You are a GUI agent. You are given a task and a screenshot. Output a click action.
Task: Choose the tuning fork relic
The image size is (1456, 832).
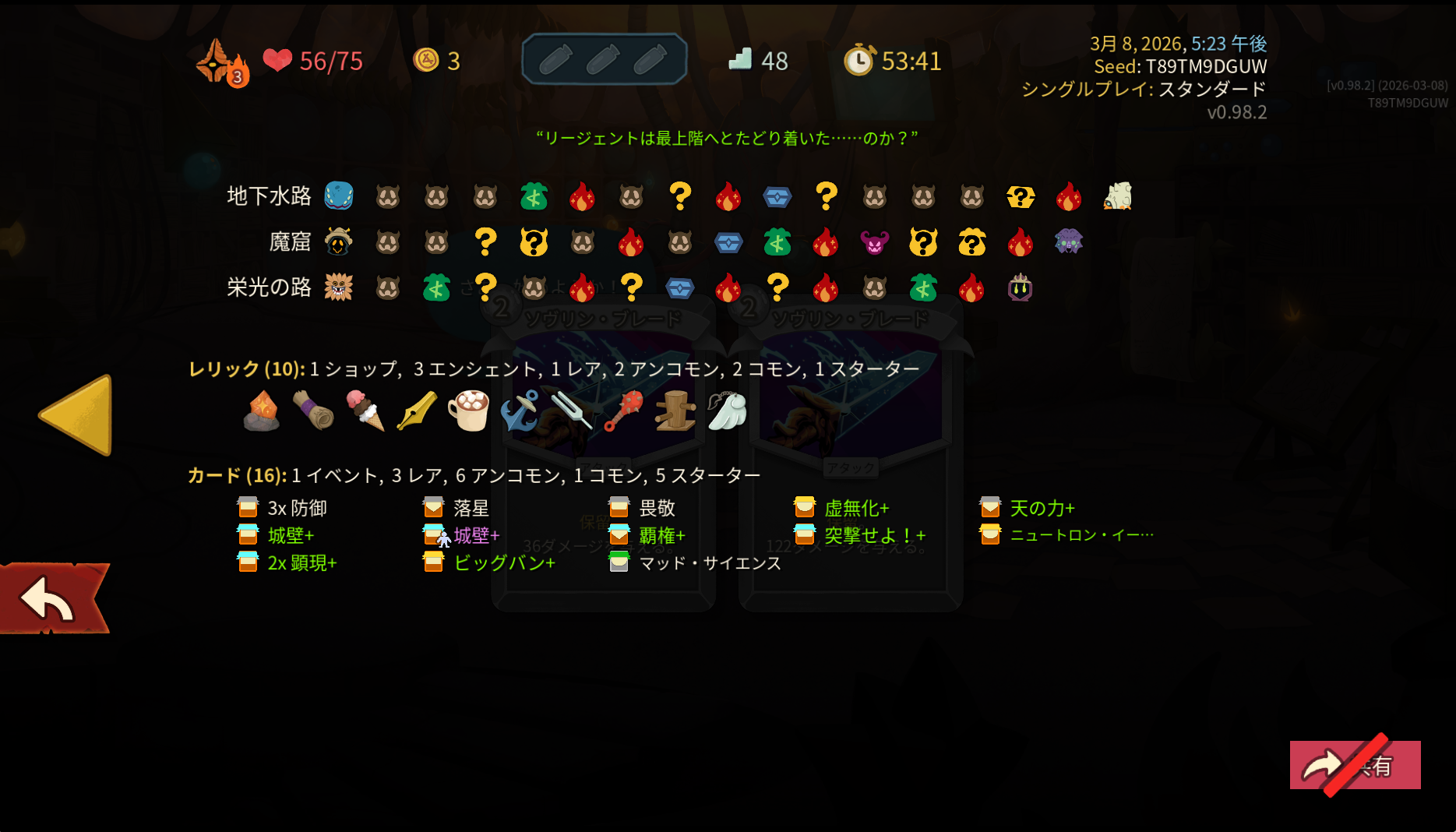coord(572,411)
